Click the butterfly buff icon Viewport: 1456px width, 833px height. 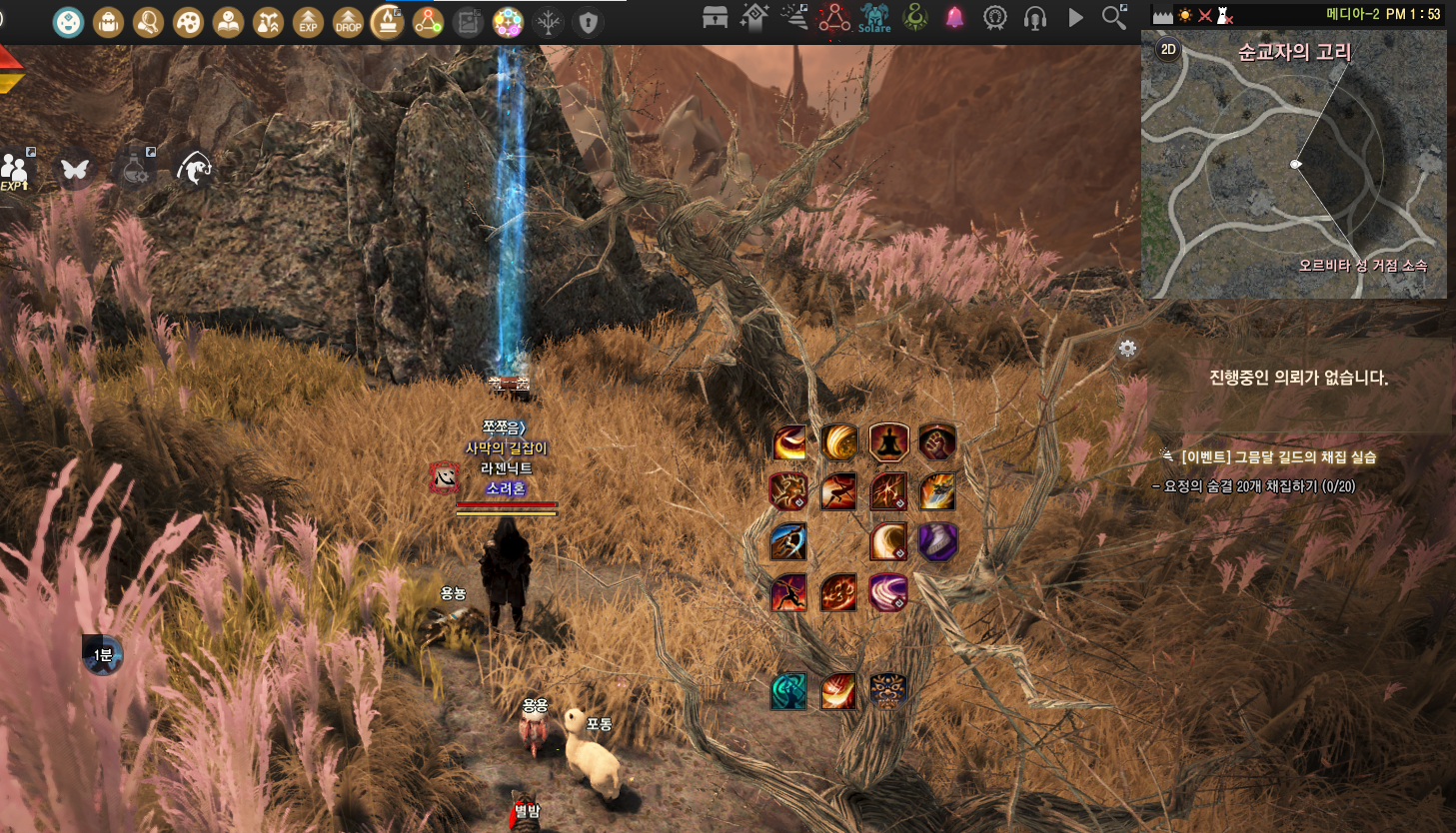tap(75, 170)
